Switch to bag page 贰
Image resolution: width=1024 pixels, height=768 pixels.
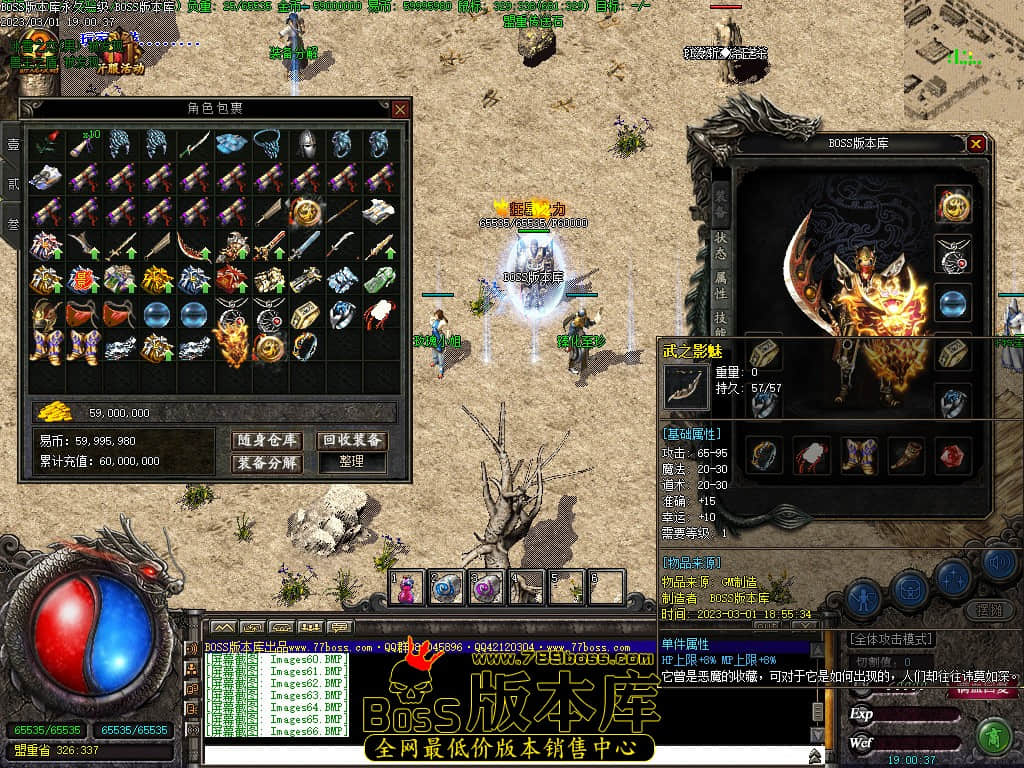tap(13, 184)
